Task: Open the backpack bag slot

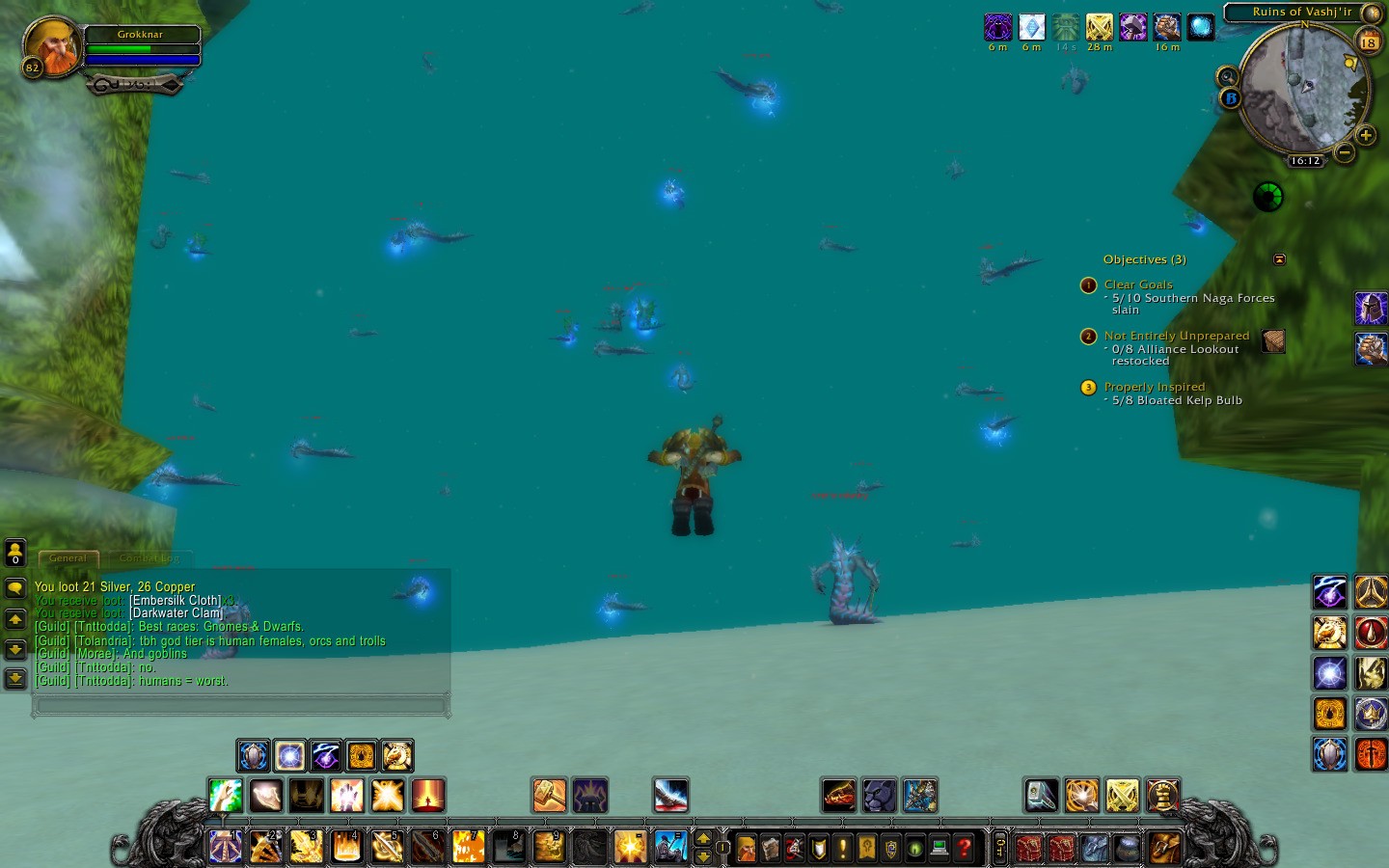Action: (x=1165, y=848)
